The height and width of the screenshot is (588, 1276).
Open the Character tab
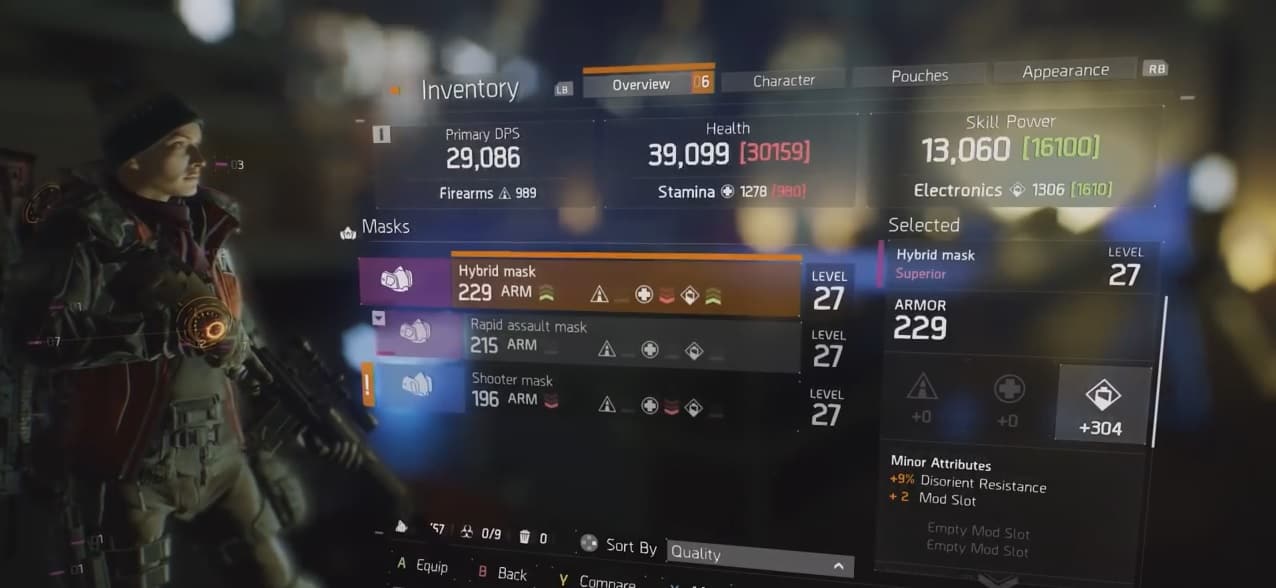pos(783,80)
